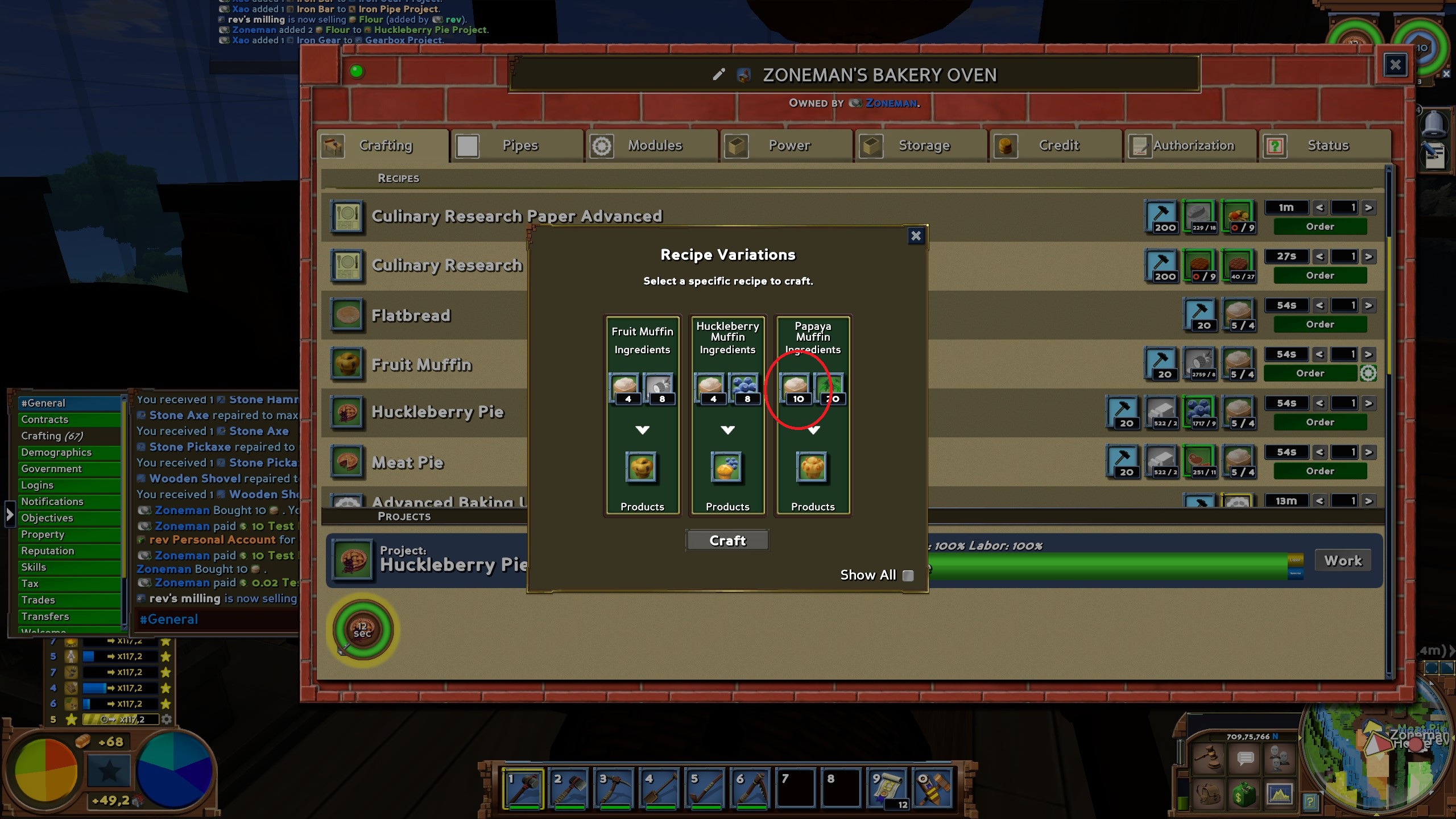The width and height of the screenshot is (1456, 819).
Task: Rename the oven with the pencil icon
Action: (x=719, y=75)
